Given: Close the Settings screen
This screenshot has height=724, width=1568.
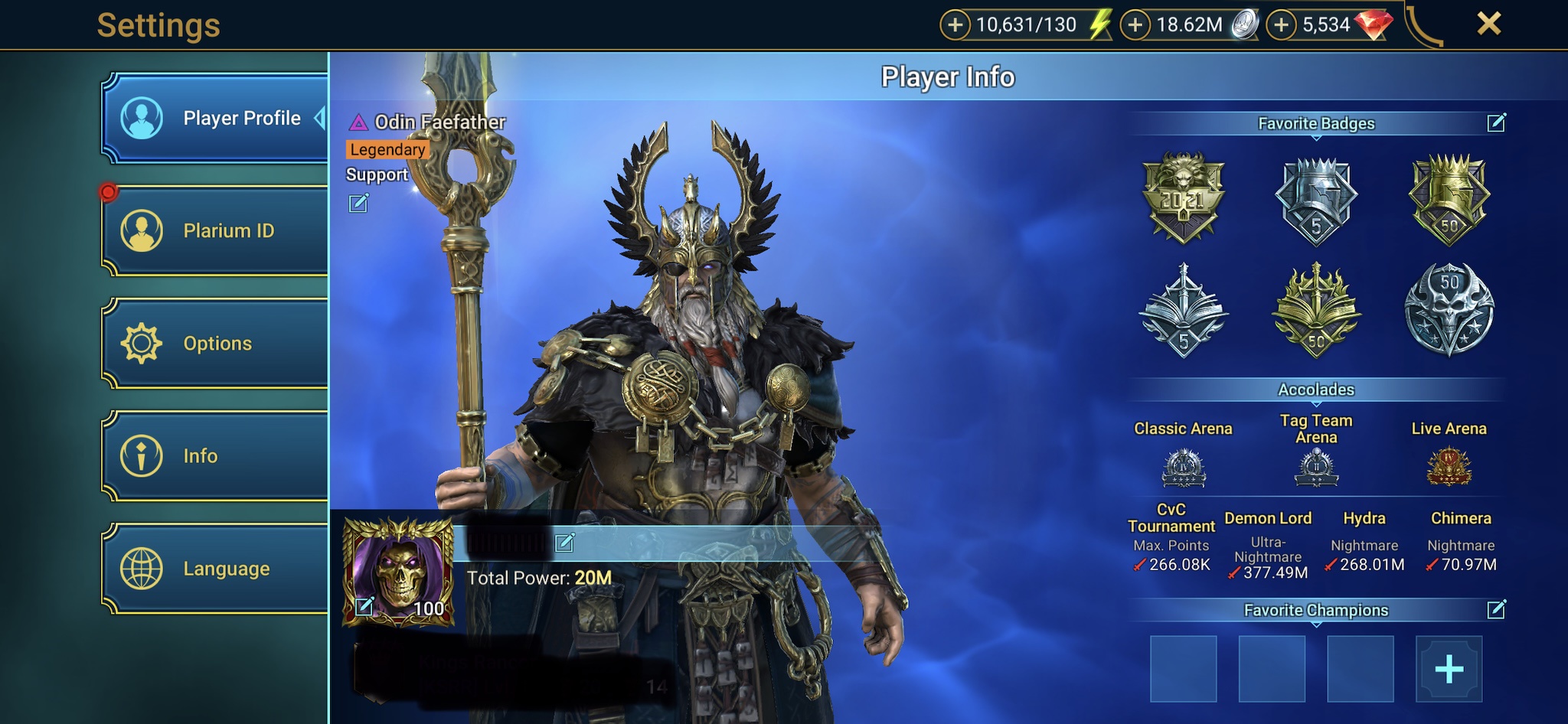Looking at the screenshot, I should [1488, 24].
